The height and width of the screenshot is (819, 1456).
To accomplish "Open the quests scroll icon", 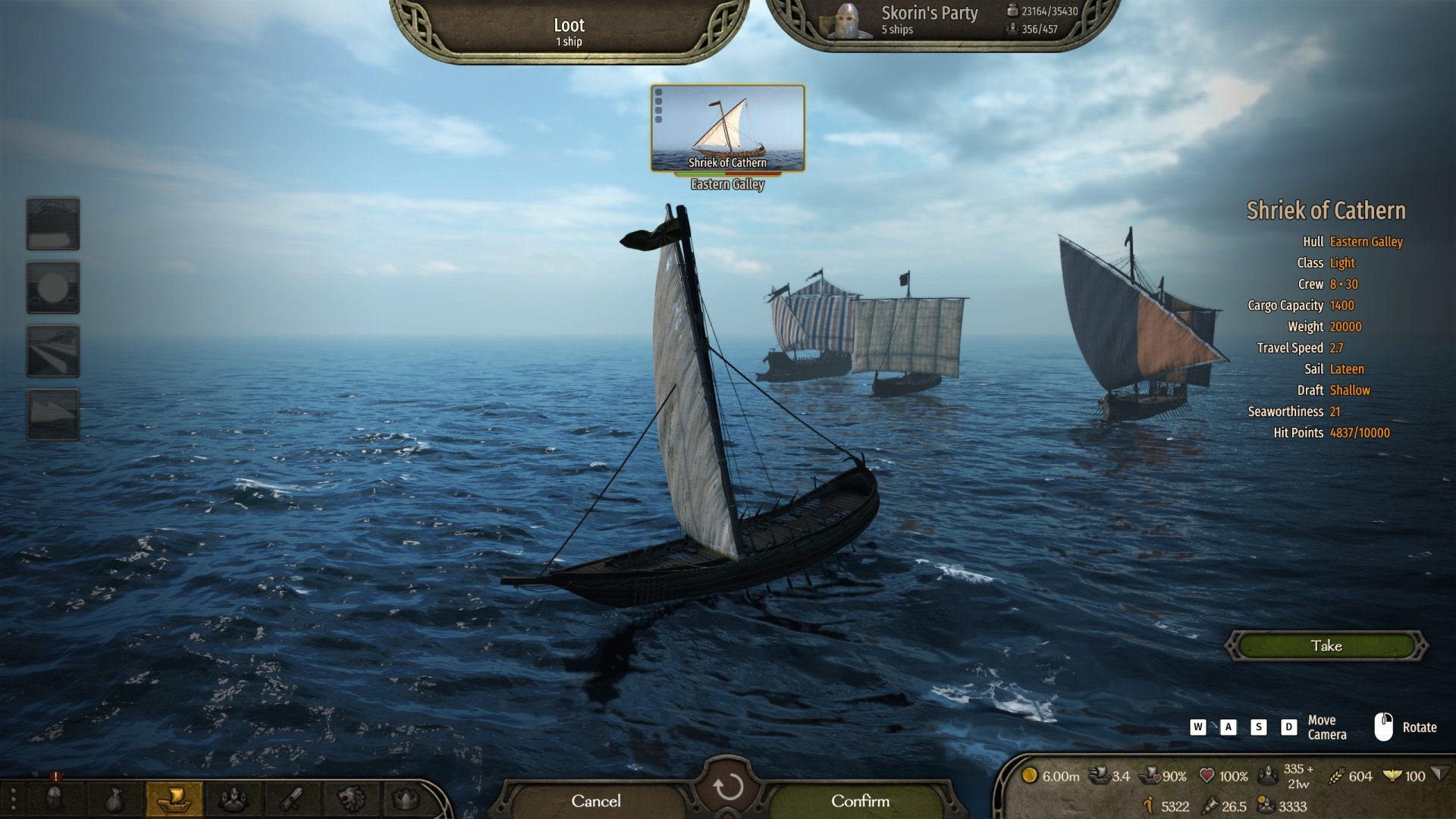I will (x=292, y=799).
